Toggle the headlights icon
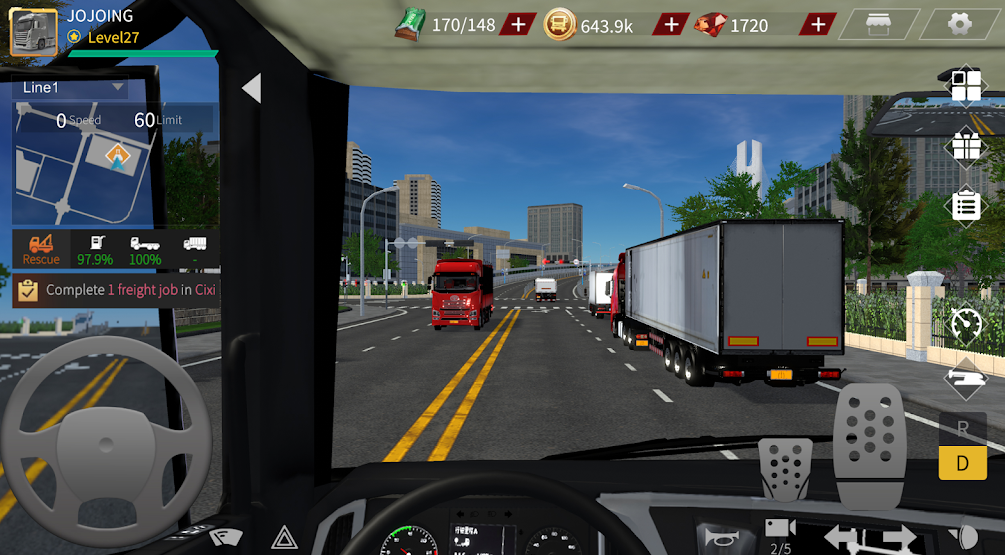Image resolution: width=1005 pixels, height=555 pixels. (x=966, y=536)
